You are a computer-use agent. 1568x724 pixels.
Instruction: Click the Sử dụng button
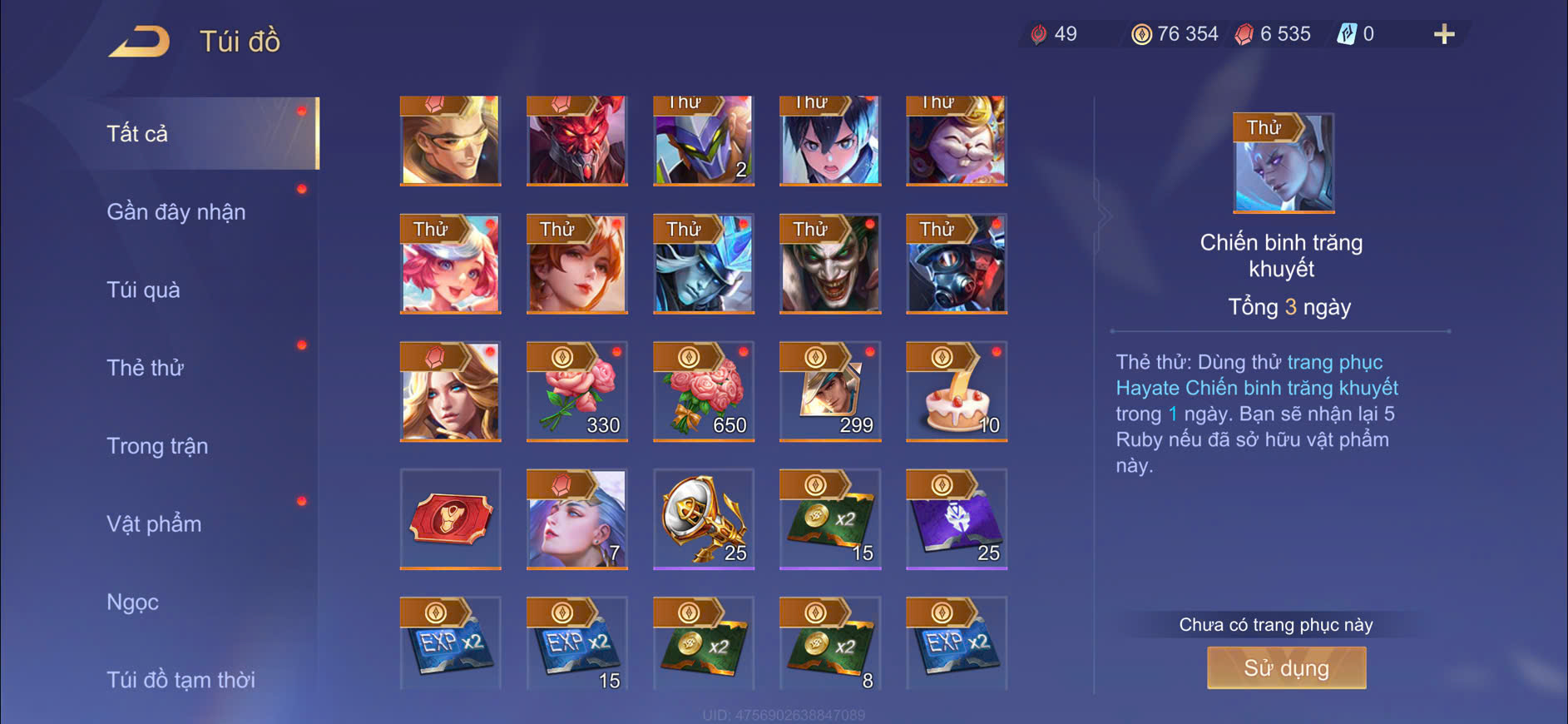click(x=1286, y=667)
